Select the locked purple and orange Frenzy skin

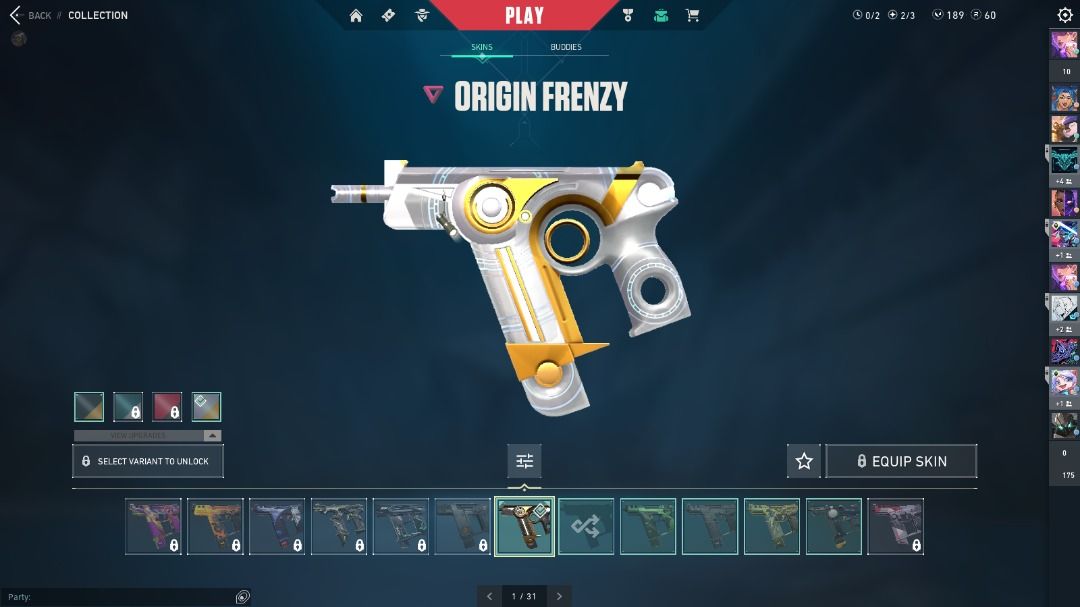click(154, 527)
